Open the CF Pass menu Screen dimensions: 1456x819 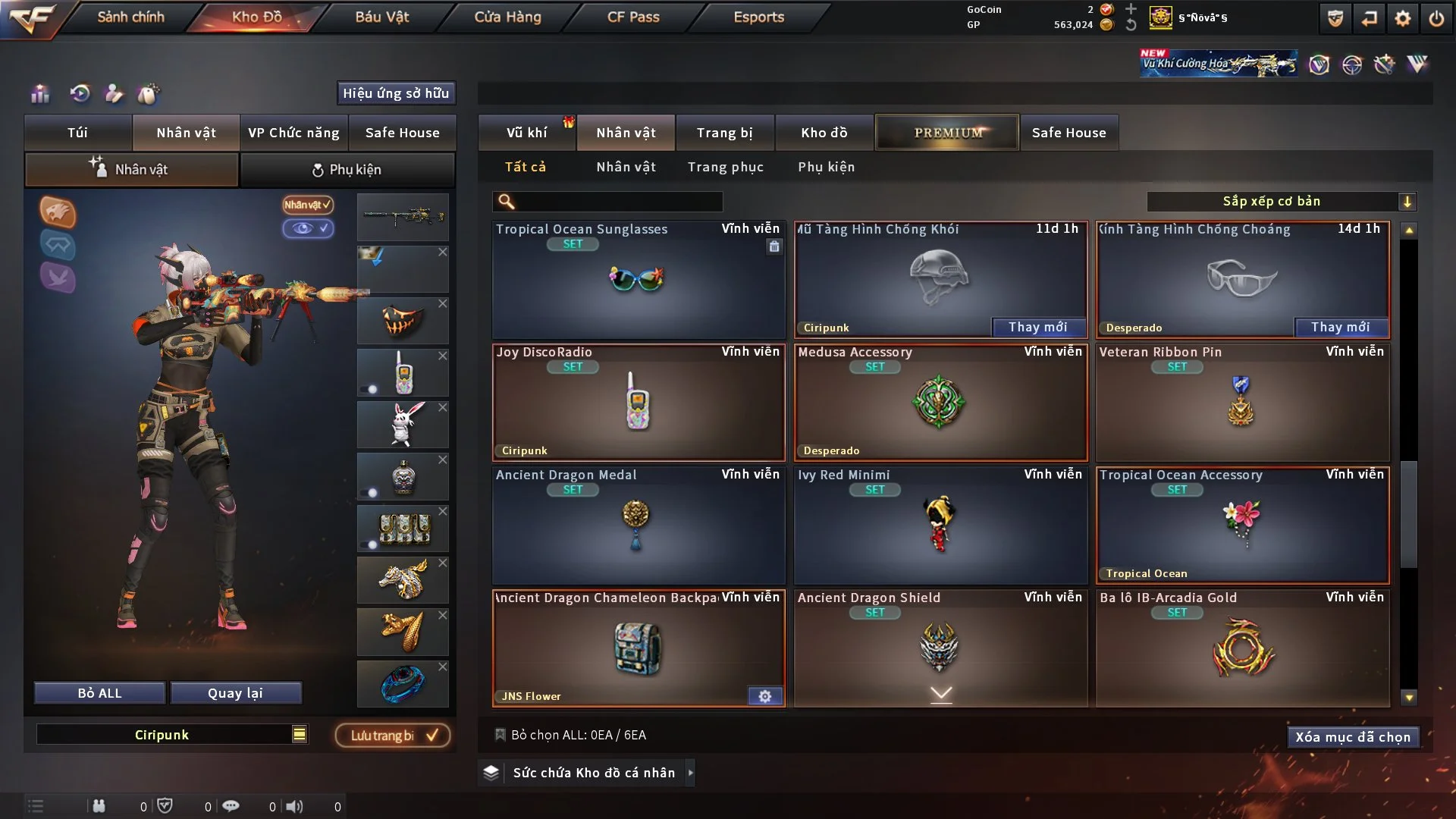[633, 17]
